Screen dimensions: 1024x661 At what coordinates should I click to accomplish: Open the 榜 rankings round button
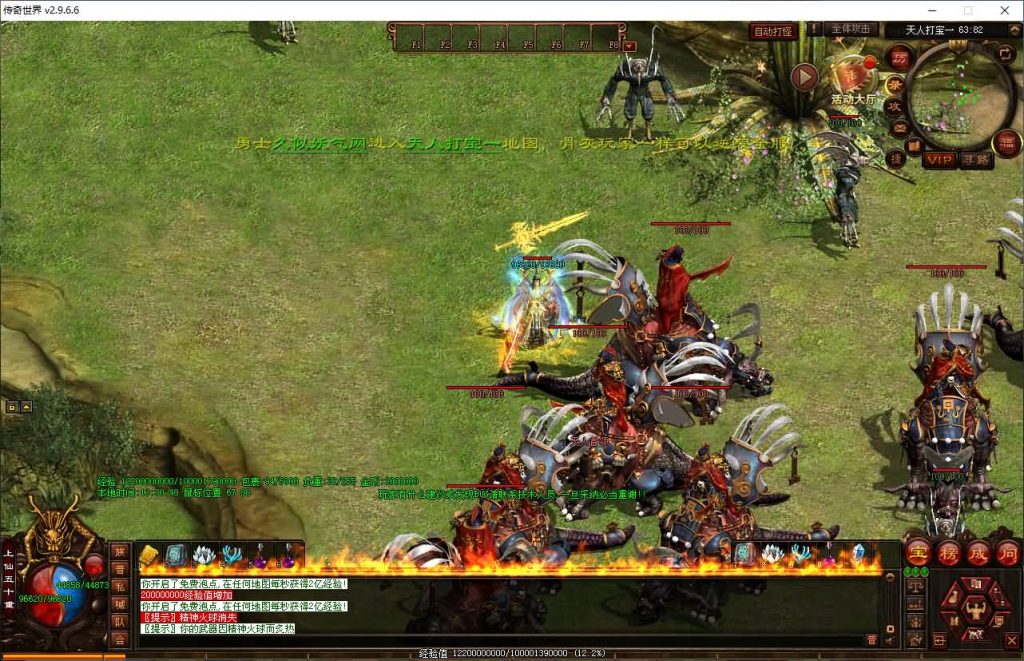(948, 553)
